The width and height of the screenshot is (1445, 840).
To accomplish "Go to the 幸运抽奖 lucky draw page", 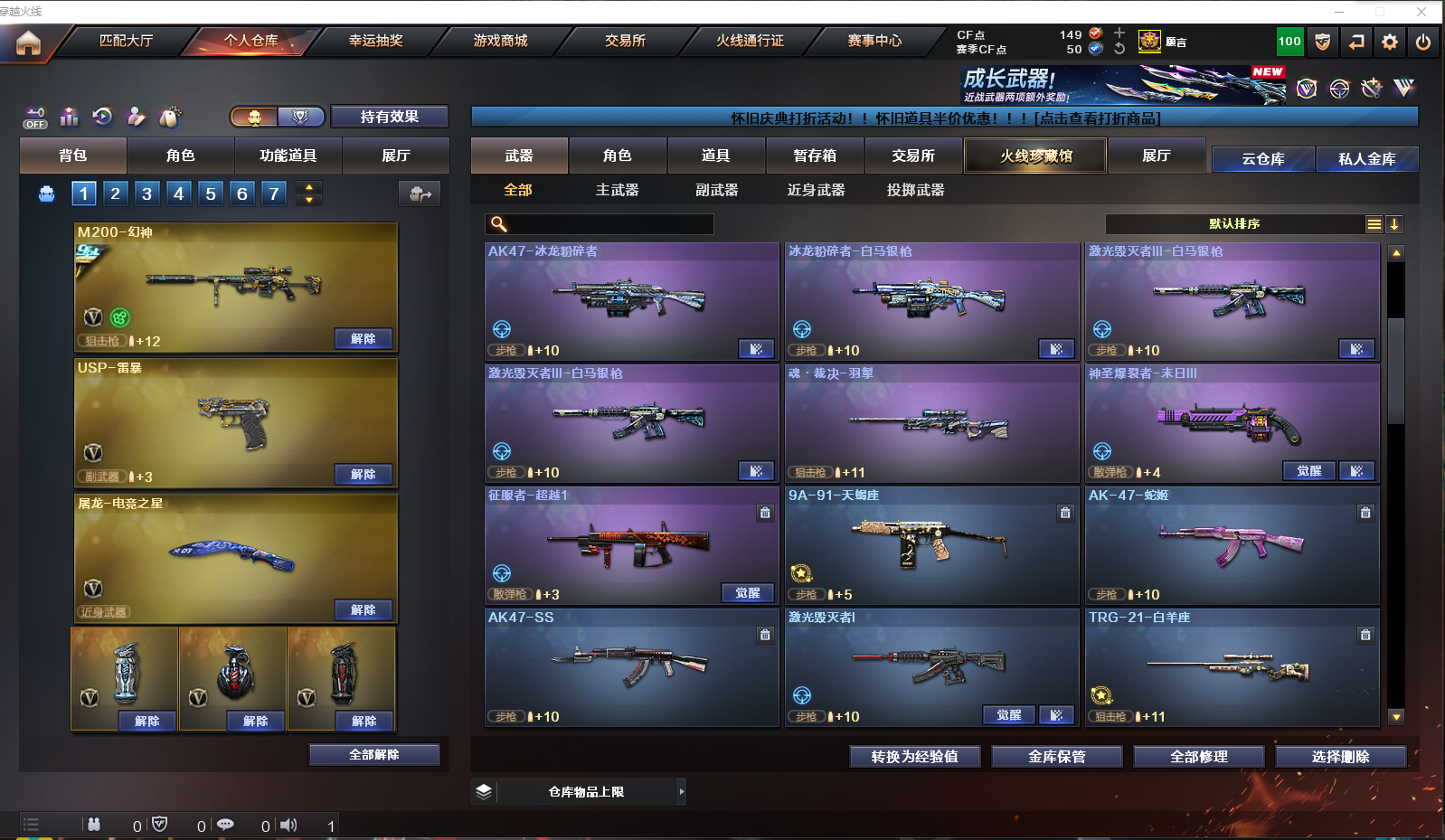I will pyautogui.click(x=375, y=41).
